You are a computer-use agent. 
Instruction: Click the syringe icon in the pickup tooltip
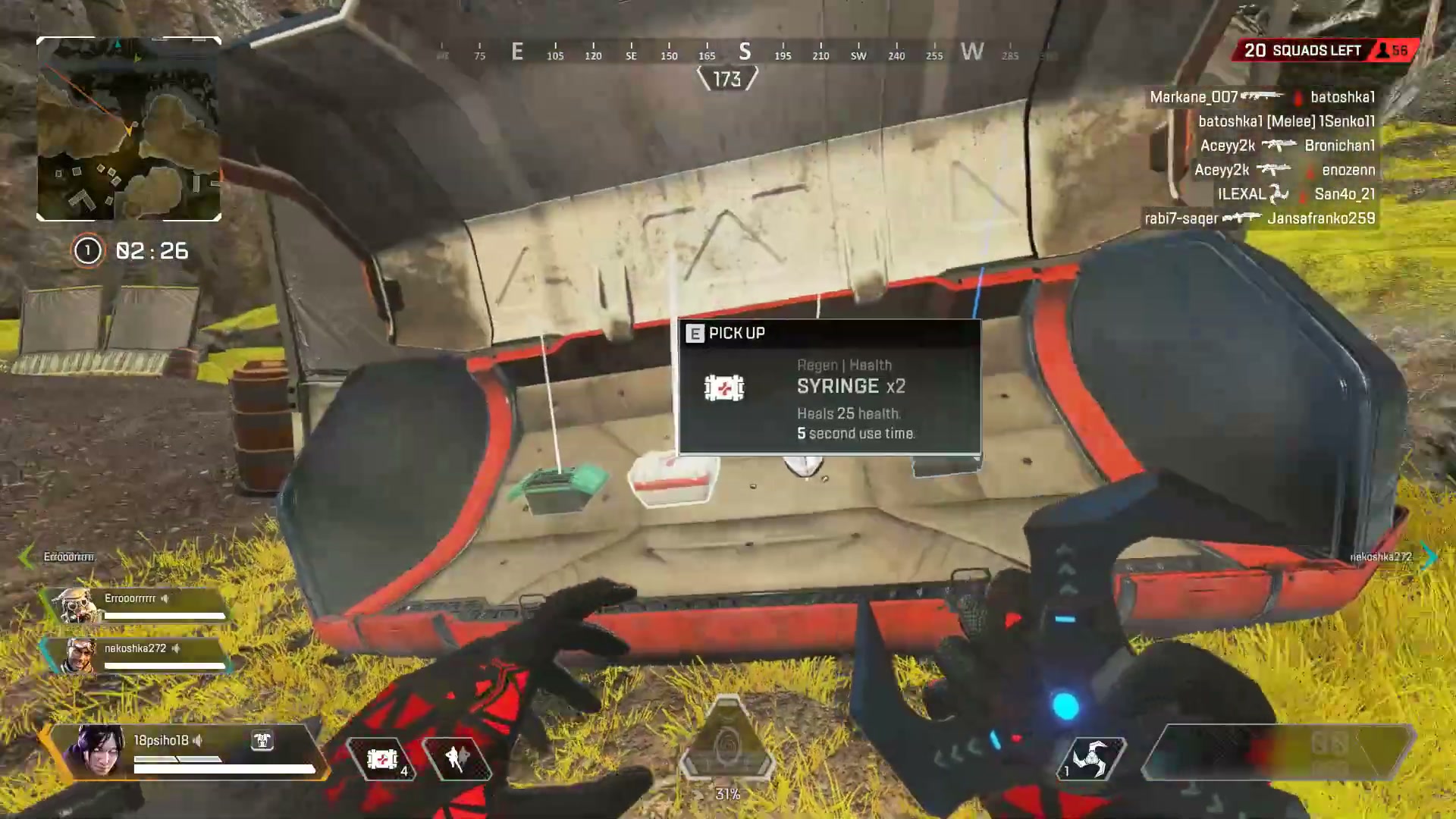[725, 387]
